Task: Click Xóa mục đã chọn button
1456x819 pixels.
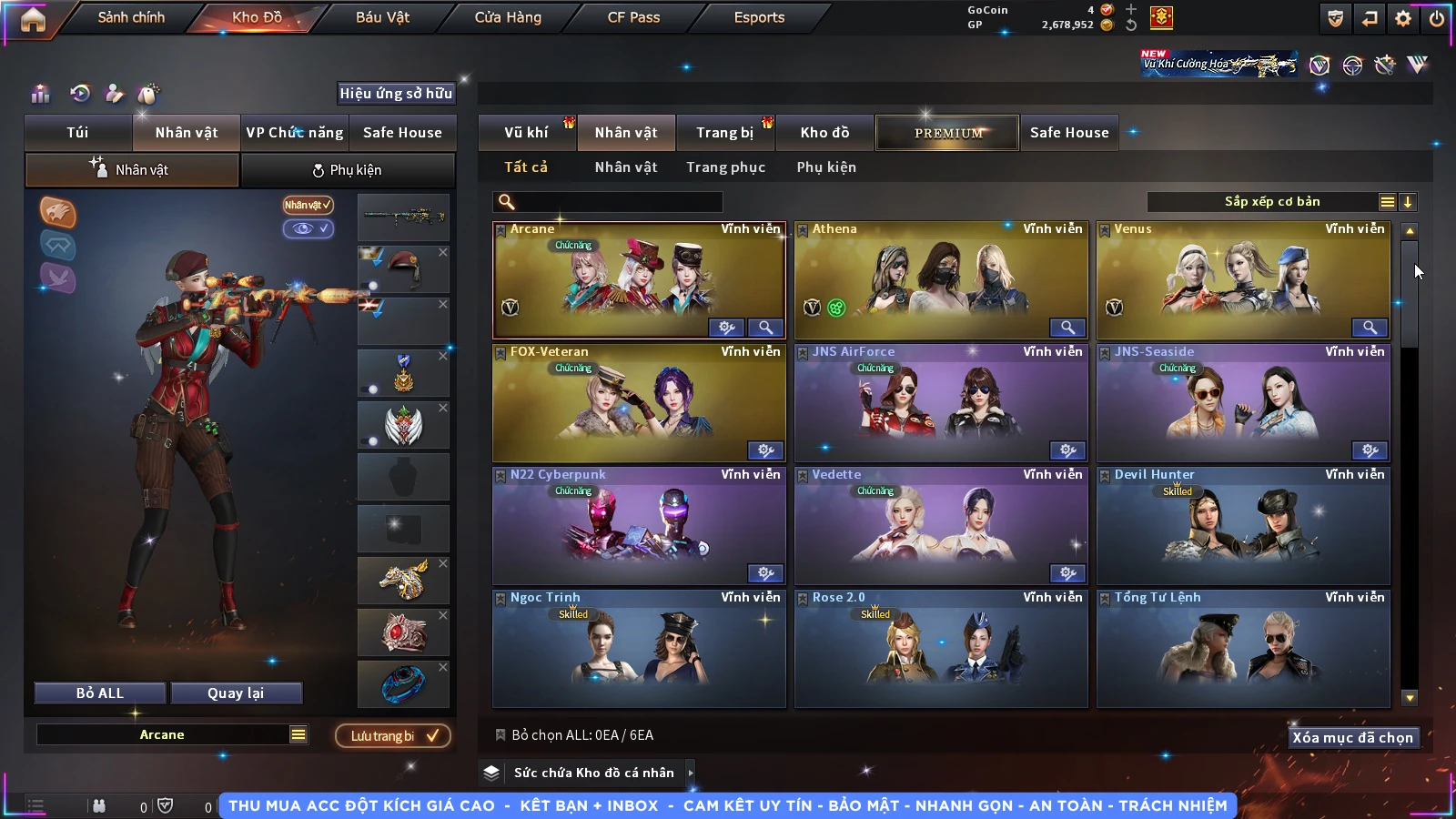Action: pyautogui.click(x=1352, y=738)
